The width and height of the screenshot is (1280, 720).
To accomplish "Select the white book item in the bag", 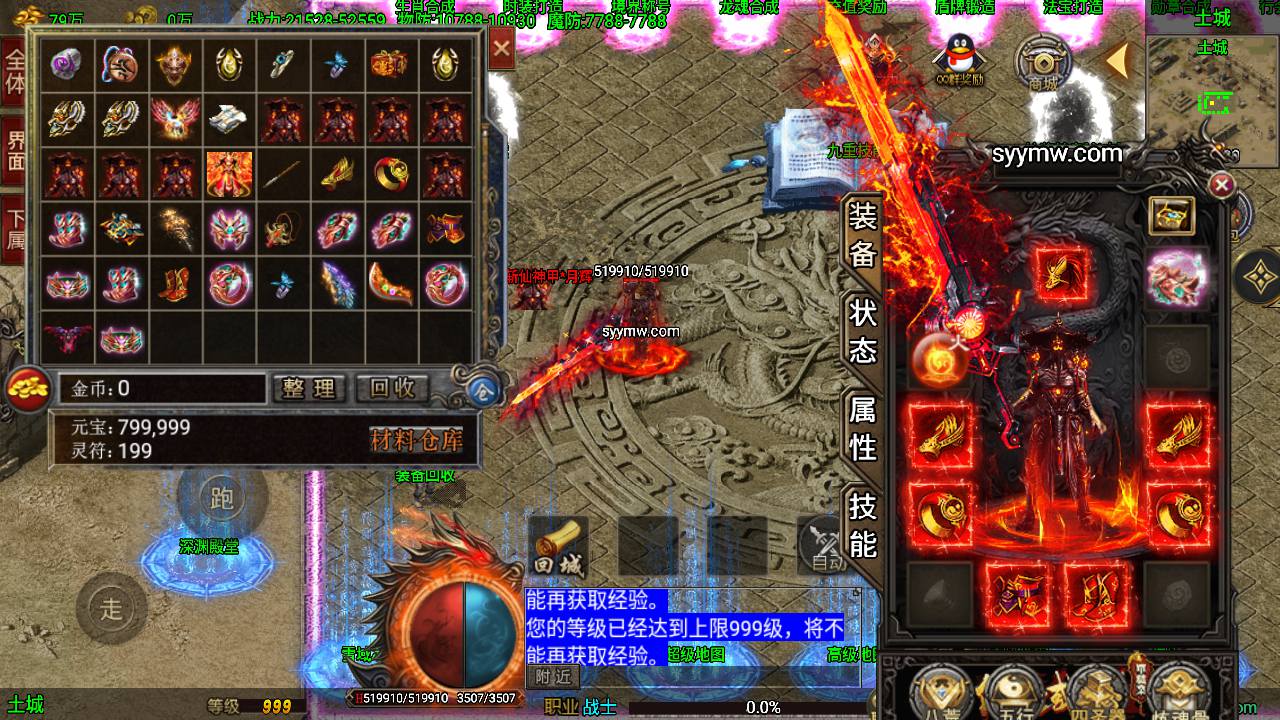I will (x=229, y=120).
